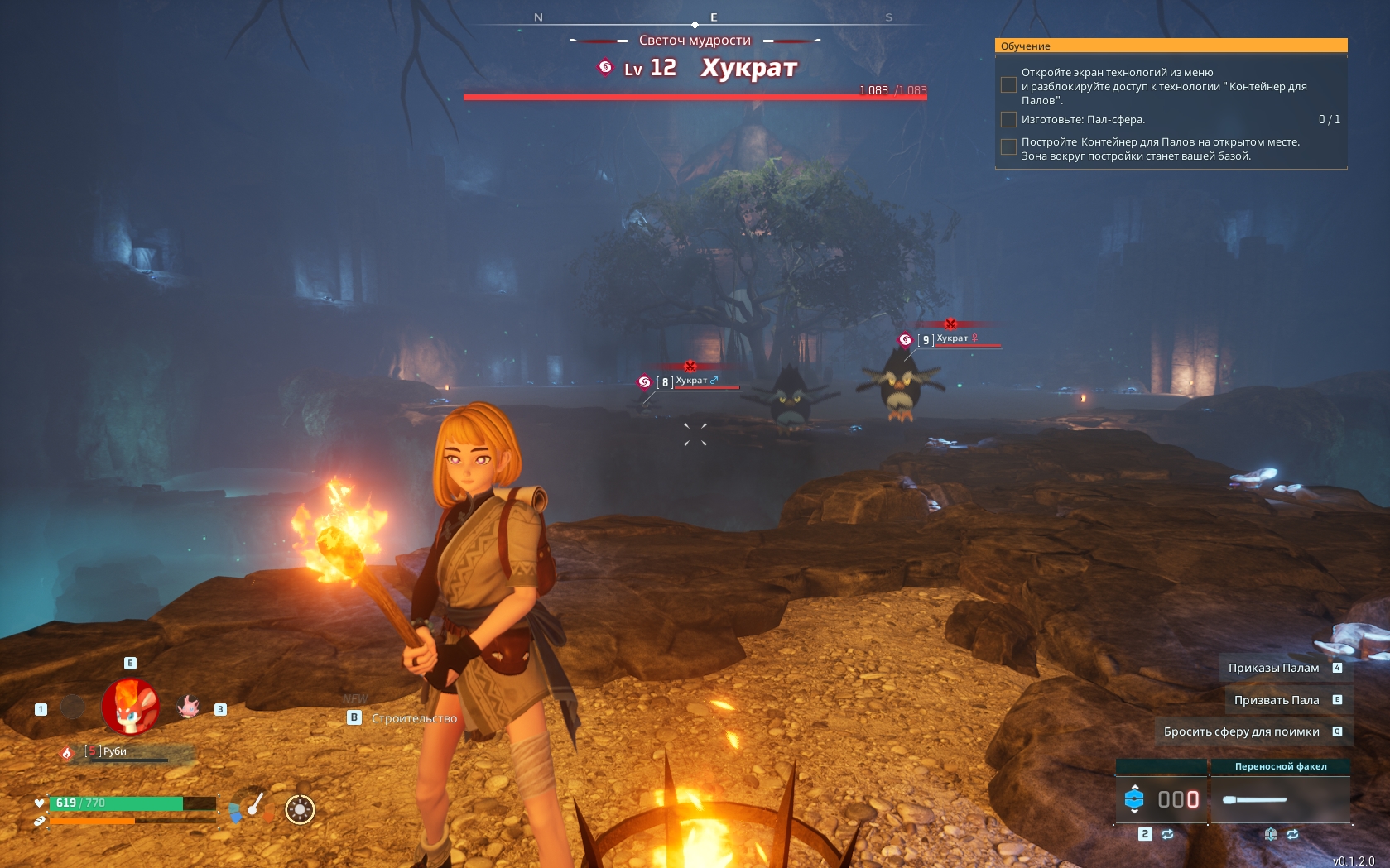Open the Строительство build menu

click(413, 718)
